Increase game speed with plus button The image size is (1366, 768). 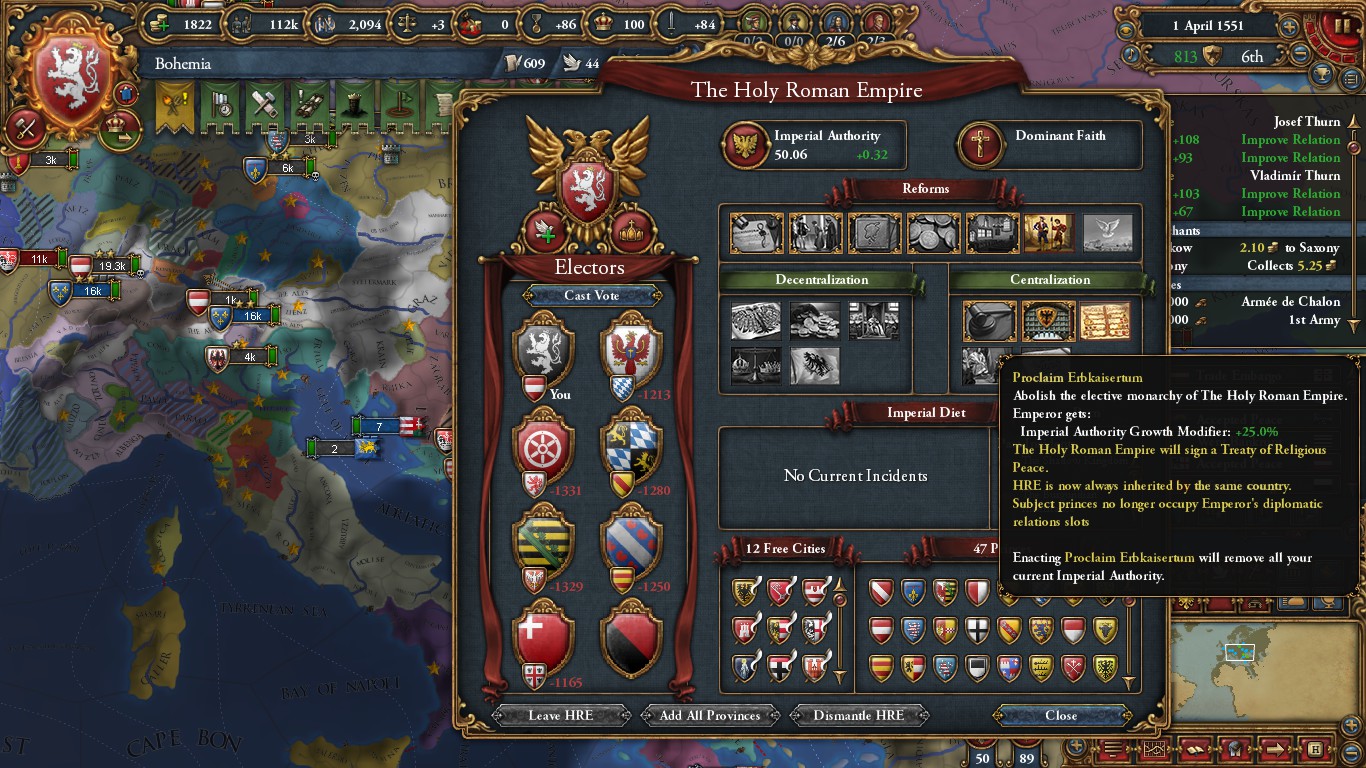click(x=1289, y=27)
